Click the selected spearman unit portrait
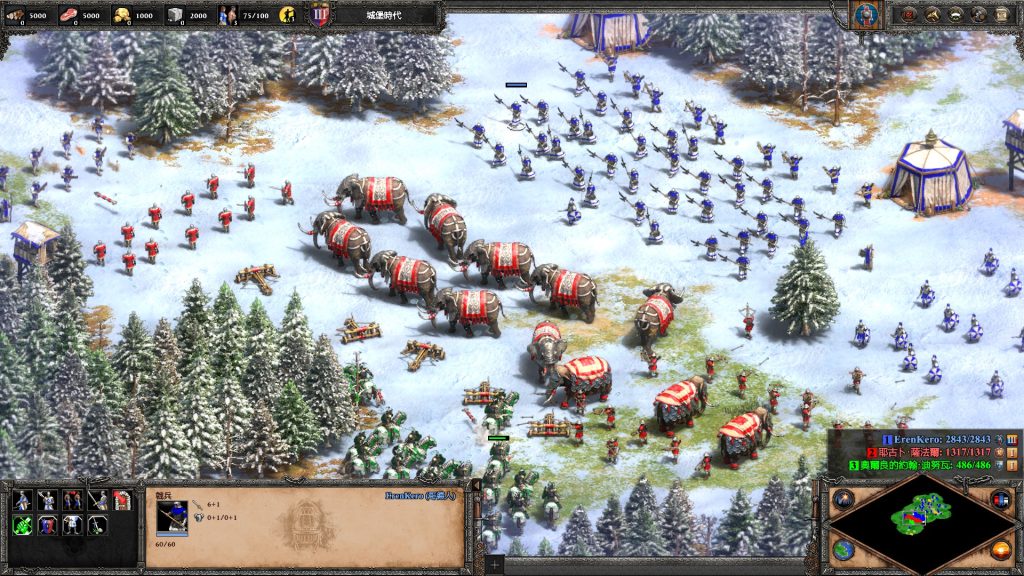The height and width of the screenshot is (576, 1024). coord(172,517)
